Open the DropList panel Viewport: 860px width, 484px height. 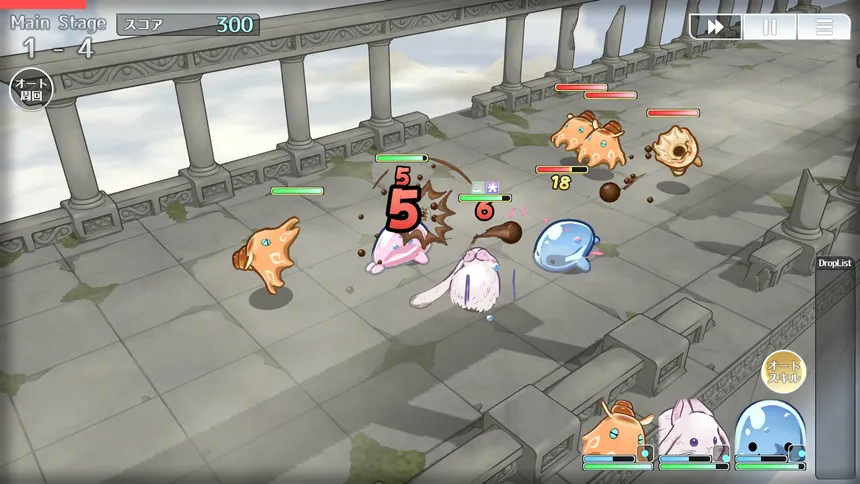click(835, 263)
